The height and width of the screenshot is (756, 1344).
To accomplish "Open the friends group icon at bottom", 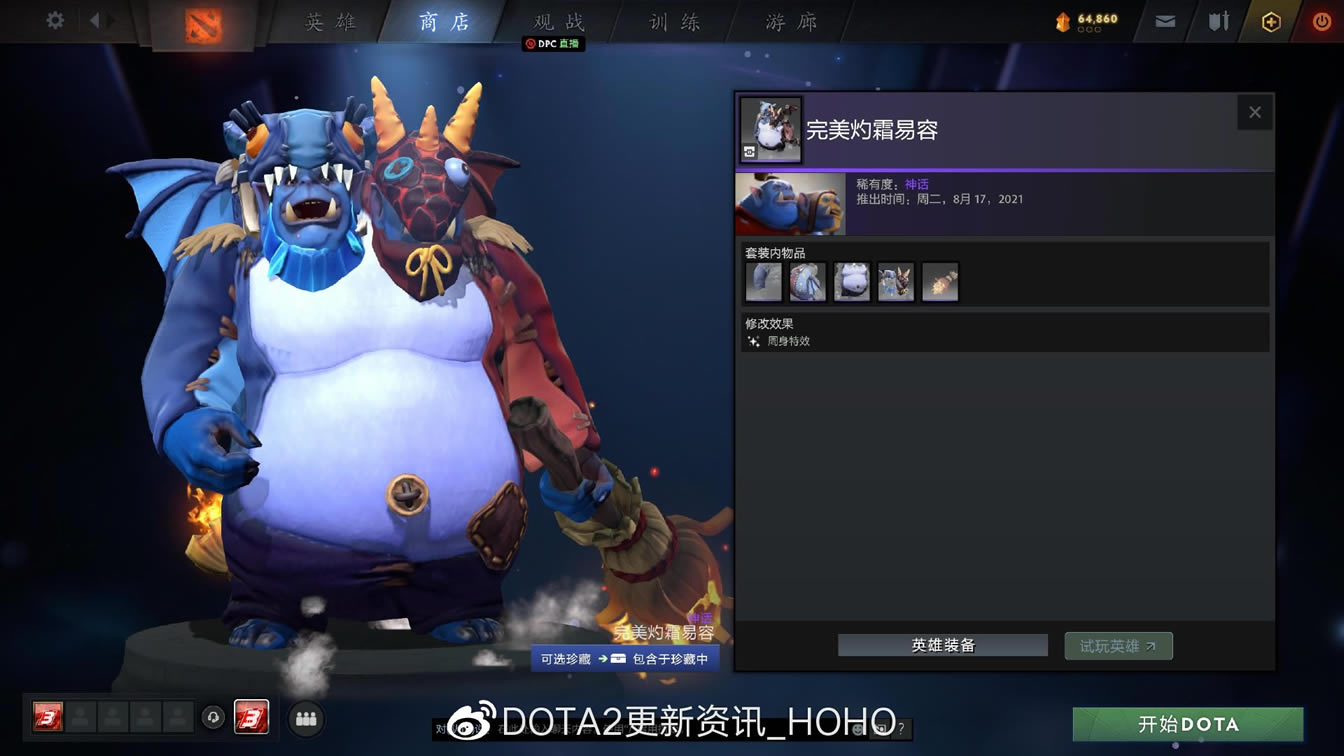I will pos(306,718).
